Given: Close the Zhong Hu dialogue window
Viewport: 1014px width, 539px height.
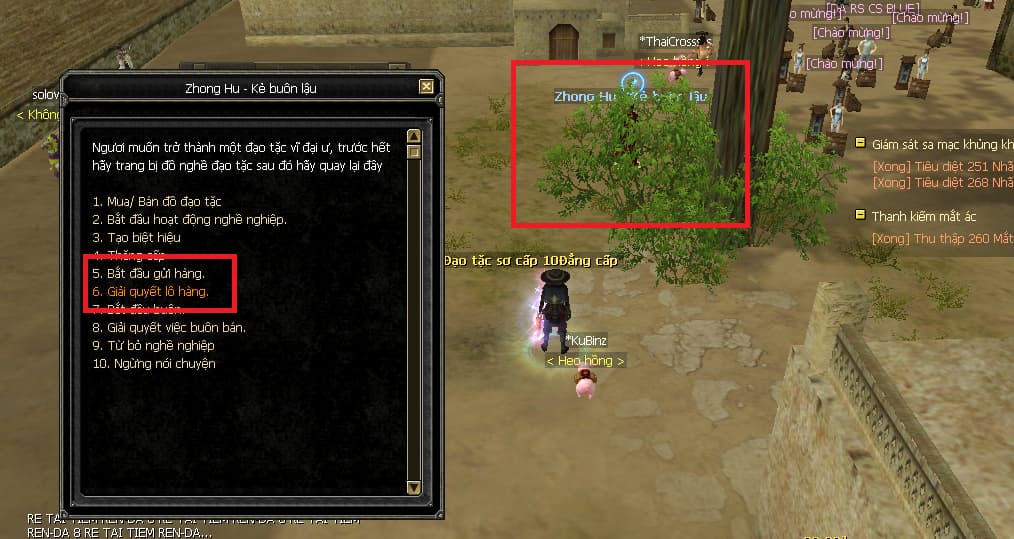Looking at the screenshot, I should (427, 87).
